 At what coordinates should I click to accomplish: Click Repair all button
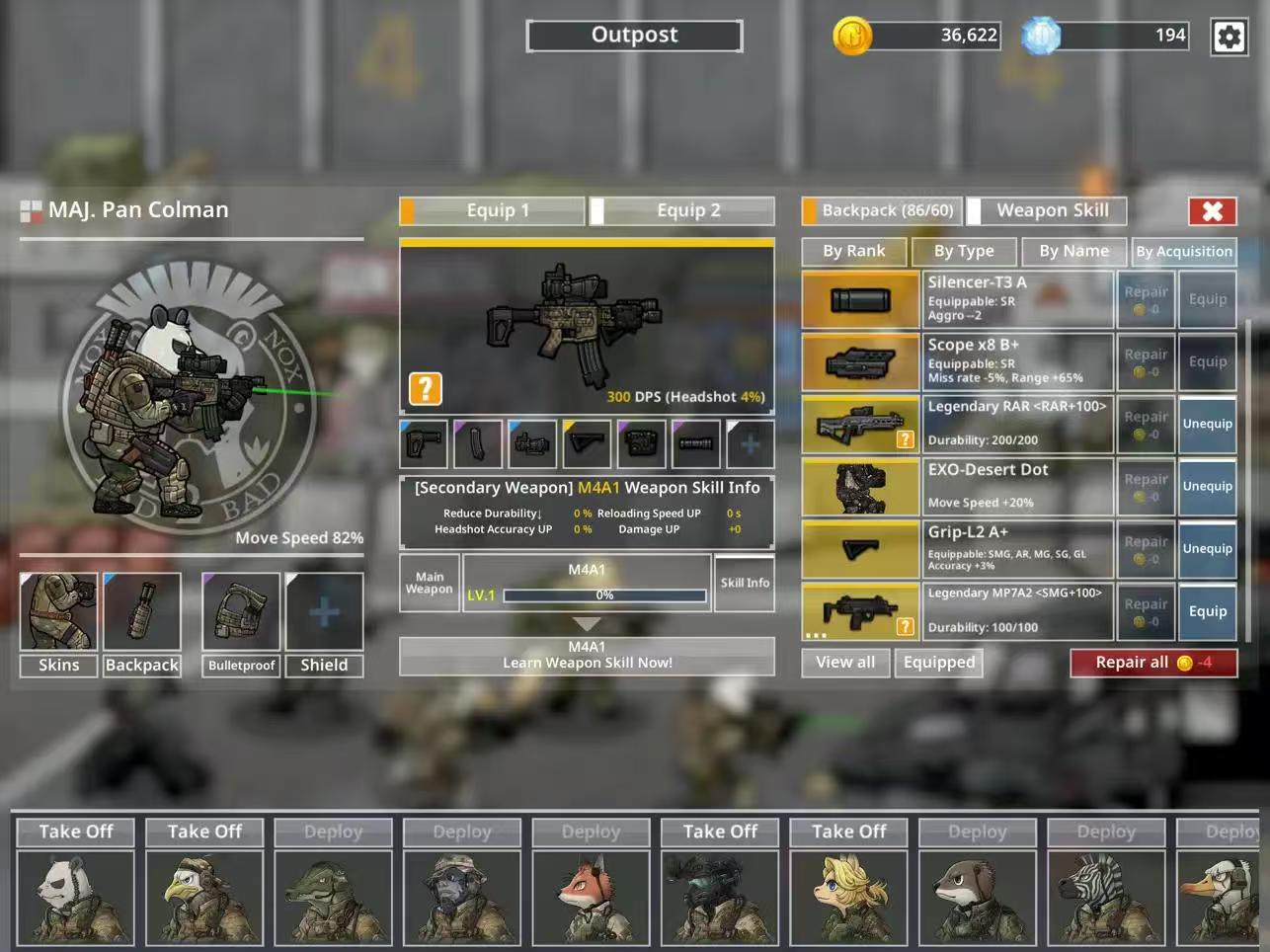coord(1152,663)
